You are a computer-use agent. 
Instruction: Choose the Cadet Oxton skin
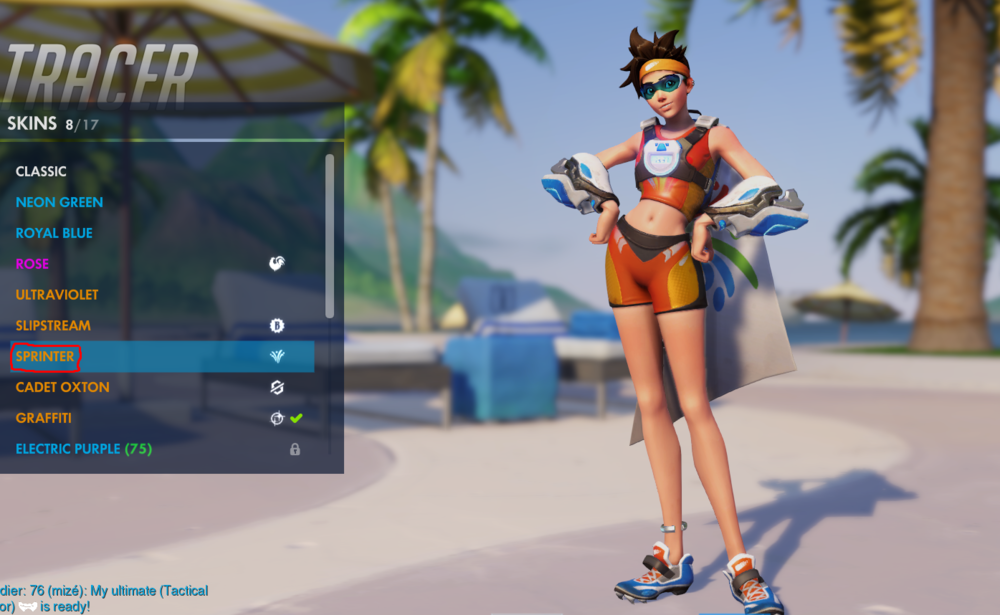tap(62, 387)
